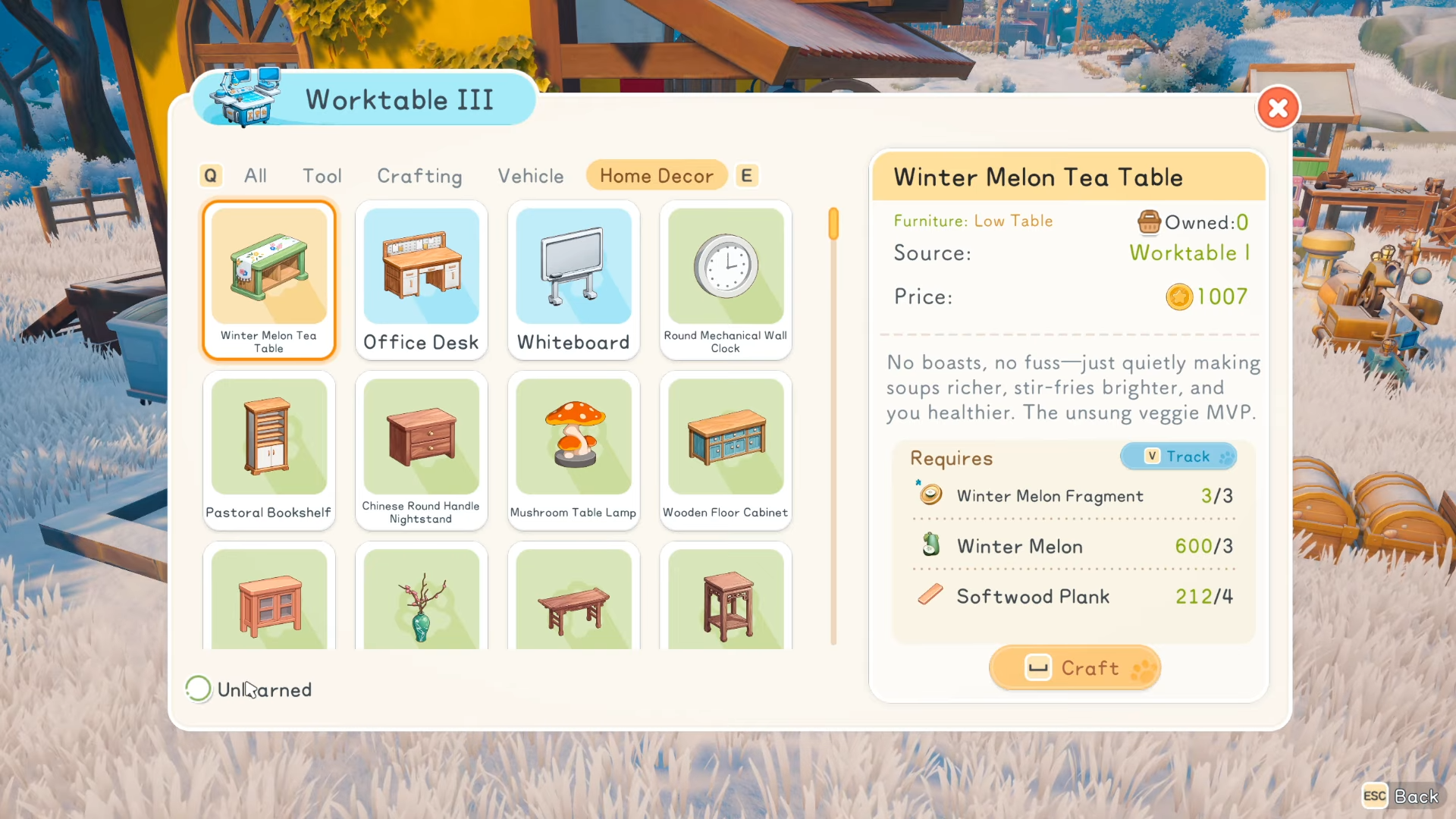The width and height of the screenshot is (1456, 819).
Task: Select the Vehicle tab
Action: click(531, 176)
